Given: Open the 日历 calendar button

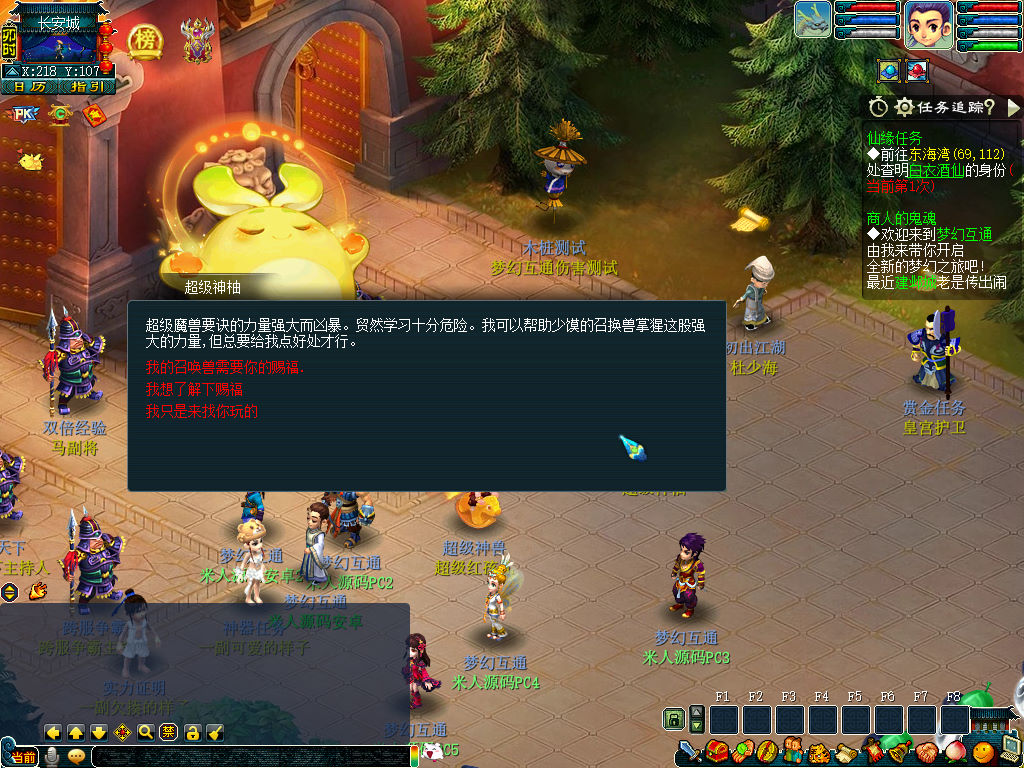Looking at the screenshot, I should pos(29,87).
